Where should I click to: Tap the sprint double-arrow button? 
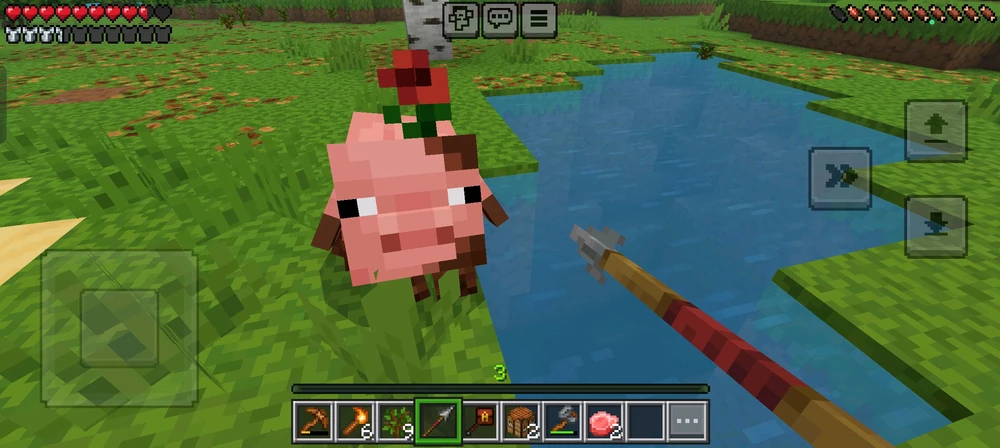(x=840, y=178)
